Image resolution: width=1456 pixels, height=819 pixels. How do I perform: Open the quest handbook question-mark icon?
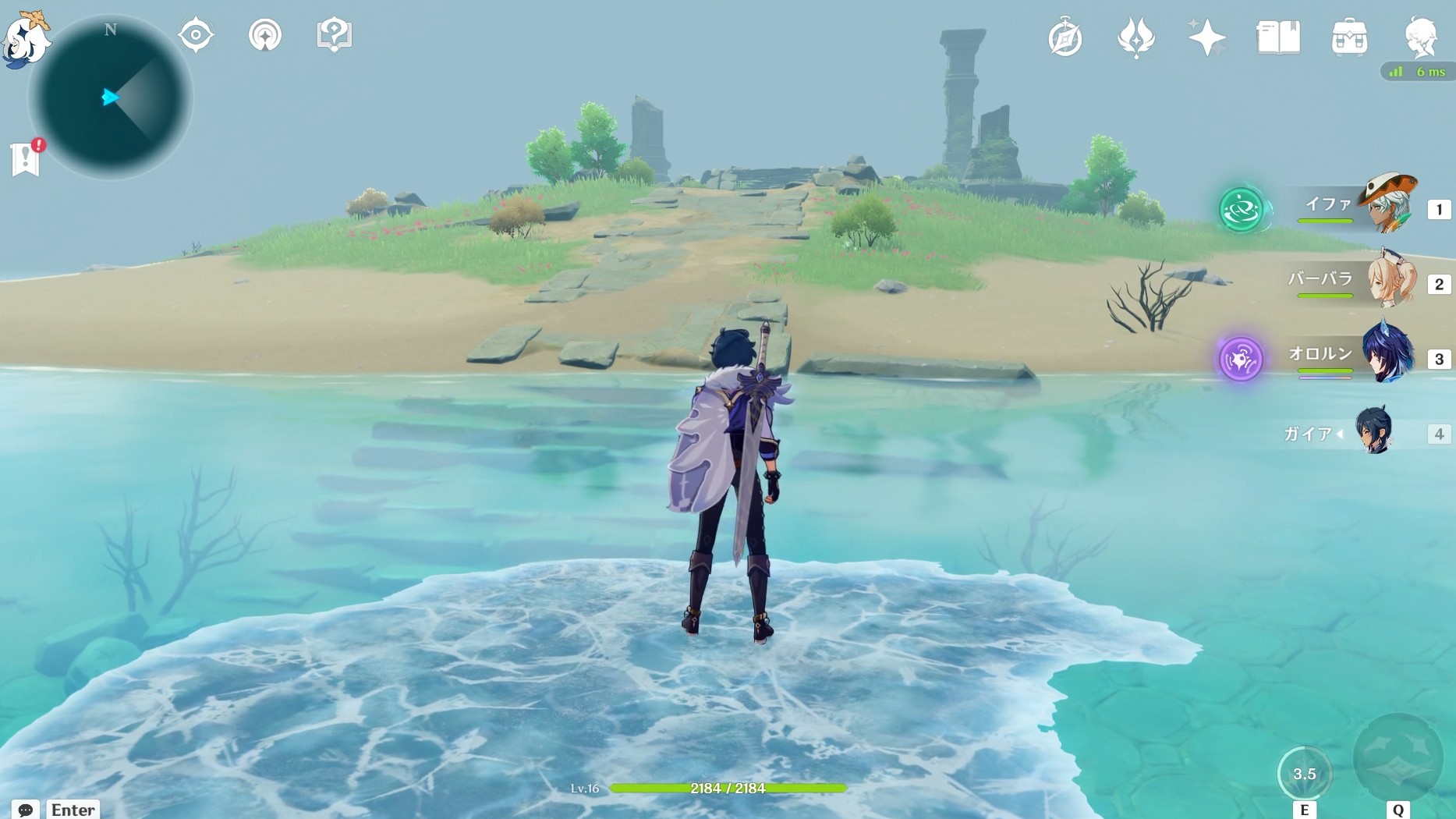pyautogui.click(x=334, y=34)
